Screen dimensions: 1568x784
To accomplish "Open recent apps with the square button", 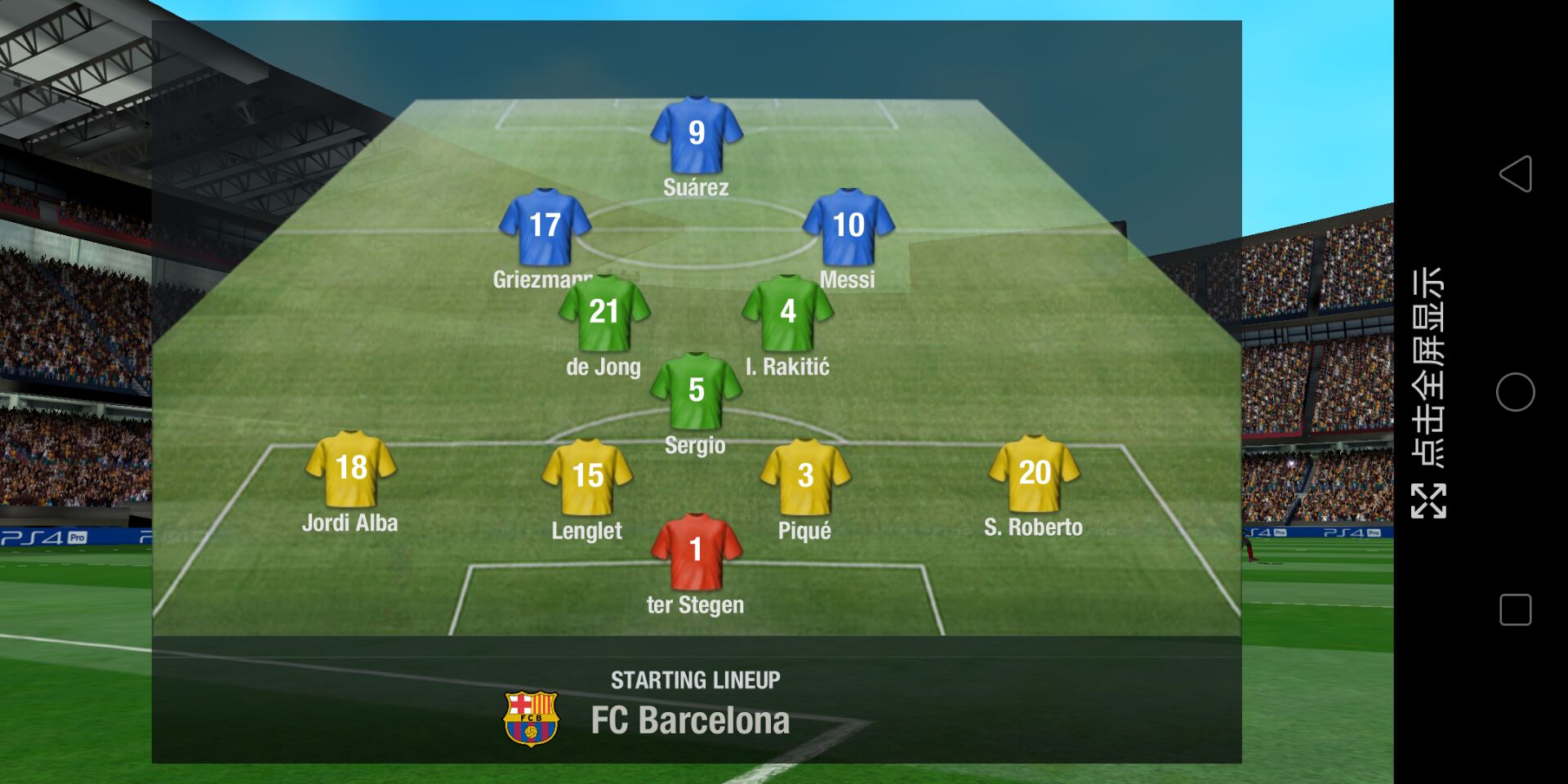I will 1515,610.
